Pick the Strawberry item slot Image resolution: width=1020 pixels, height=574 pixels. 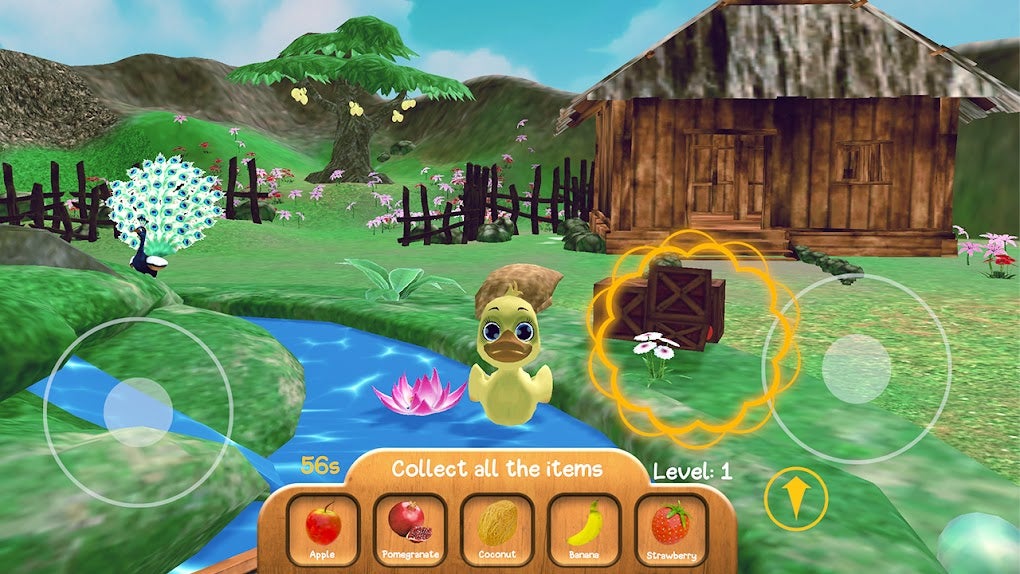tap(671, 529)
